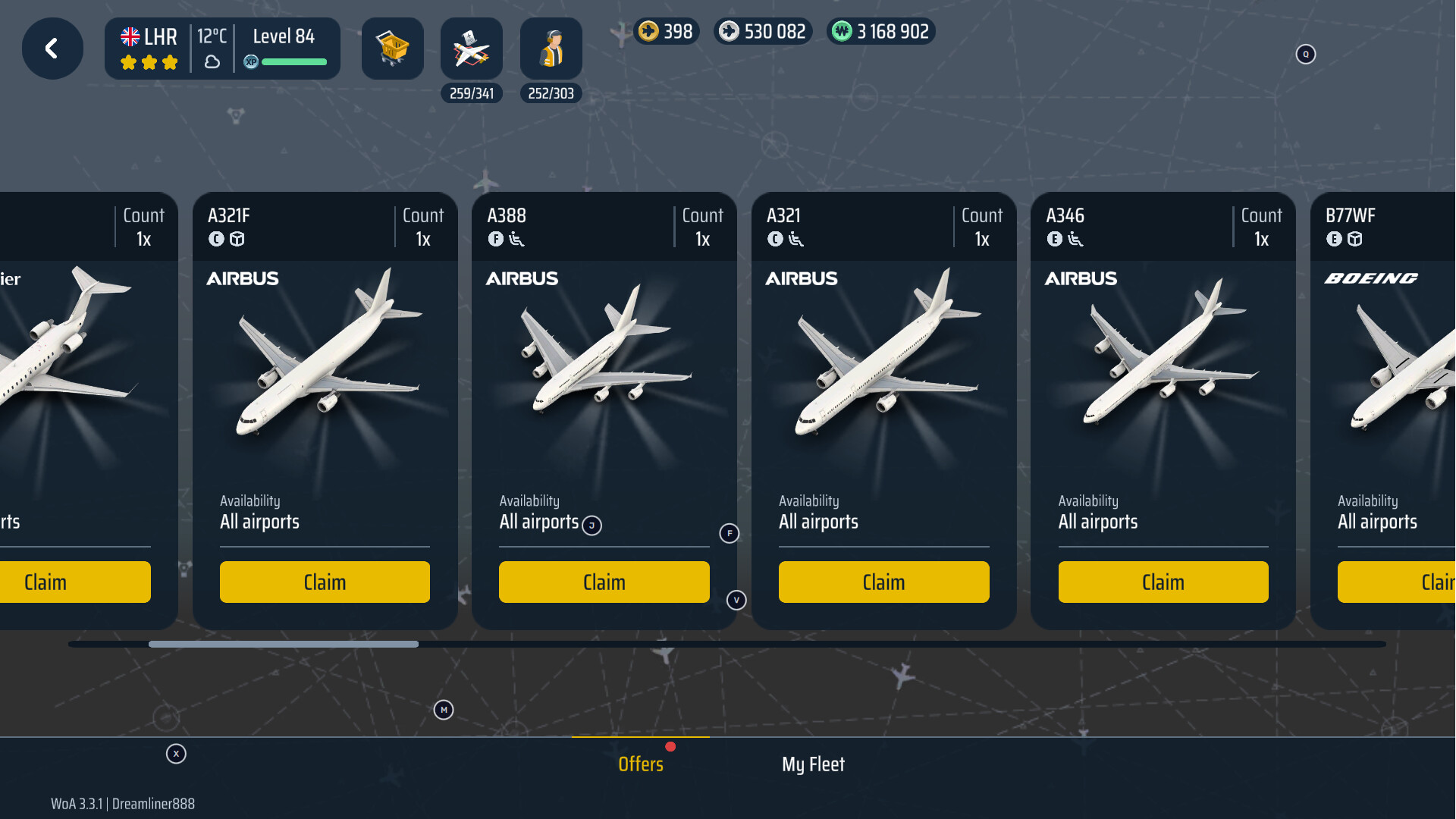Open the gold coin balance of 398
This screenshot has width=1456, height=819.
click(666, 32)
